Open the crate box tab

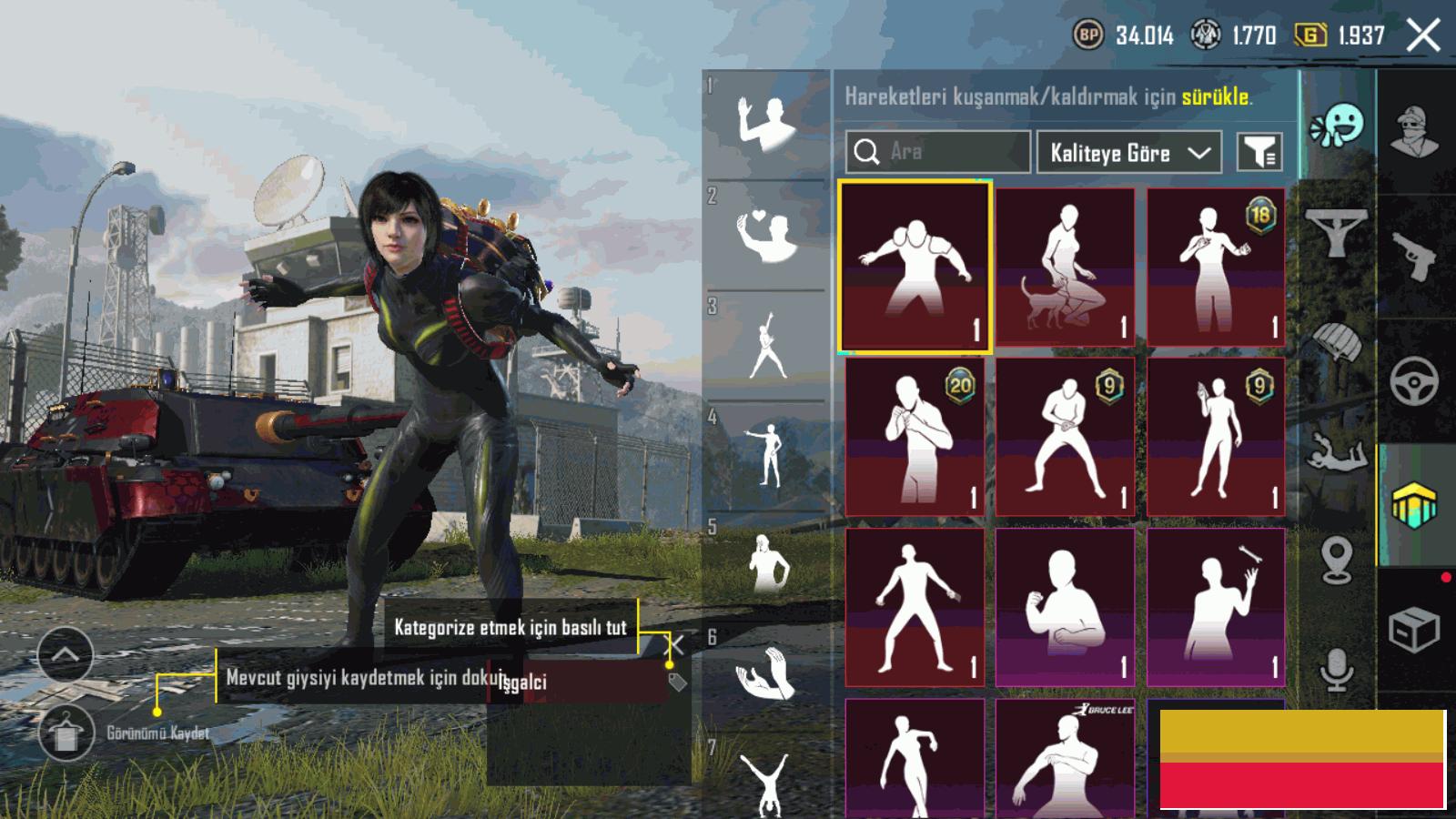pyautogui.click(x=1414, y=629)
